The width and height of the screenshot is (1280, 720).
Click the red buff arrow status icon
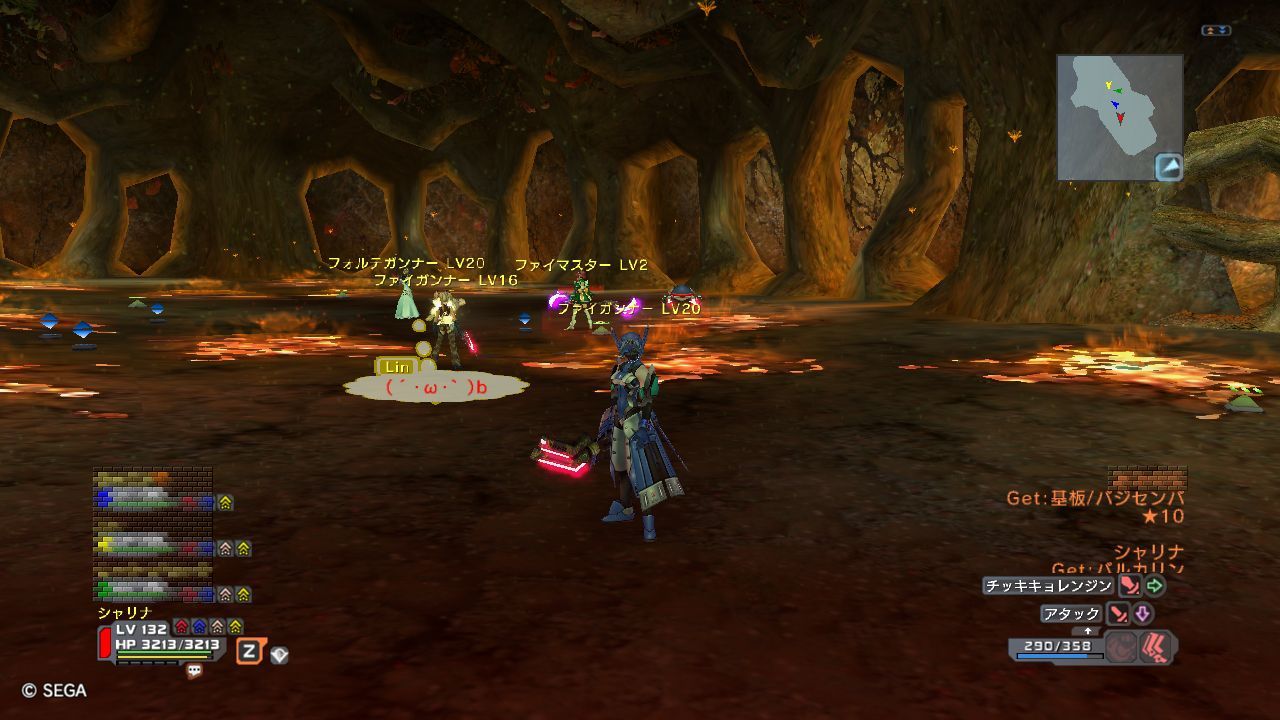181,627
